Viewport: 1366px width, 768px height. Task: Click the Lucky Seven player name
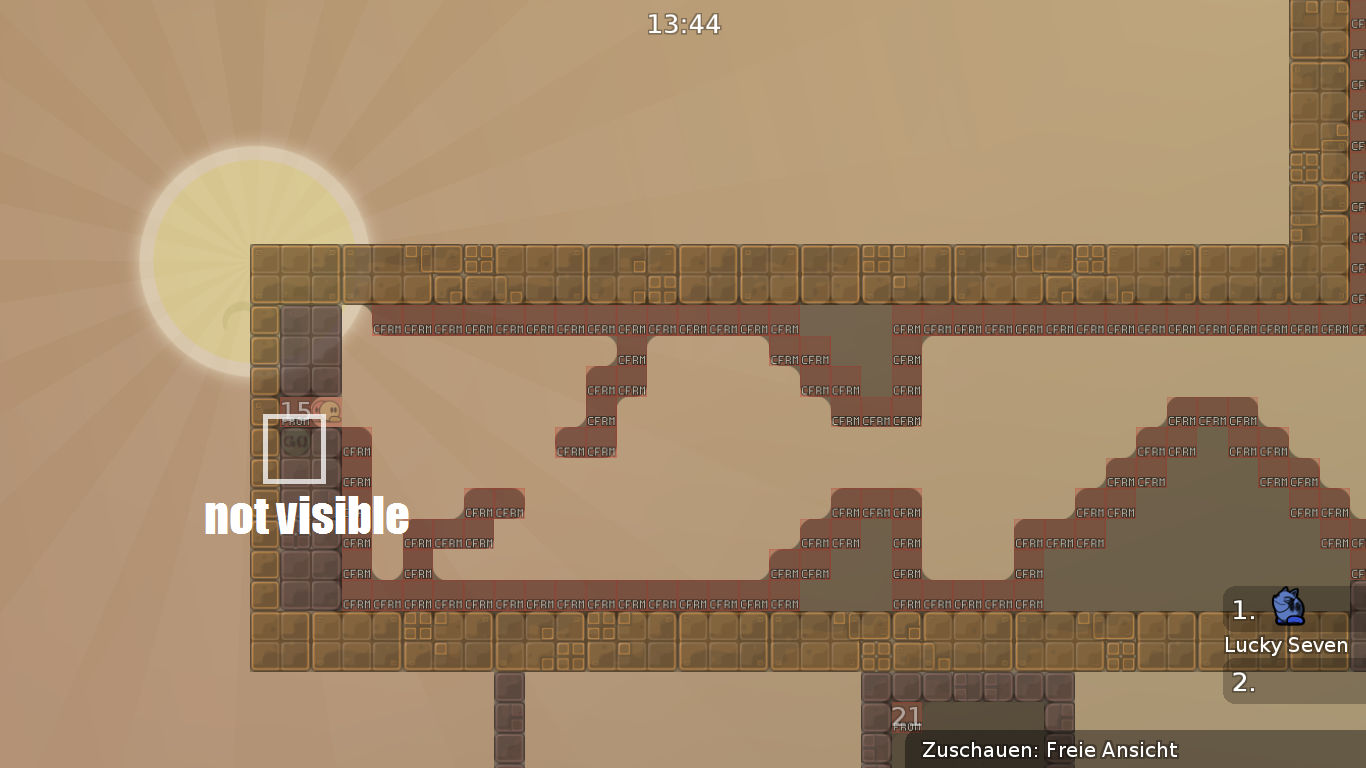tap(1286, 646)
